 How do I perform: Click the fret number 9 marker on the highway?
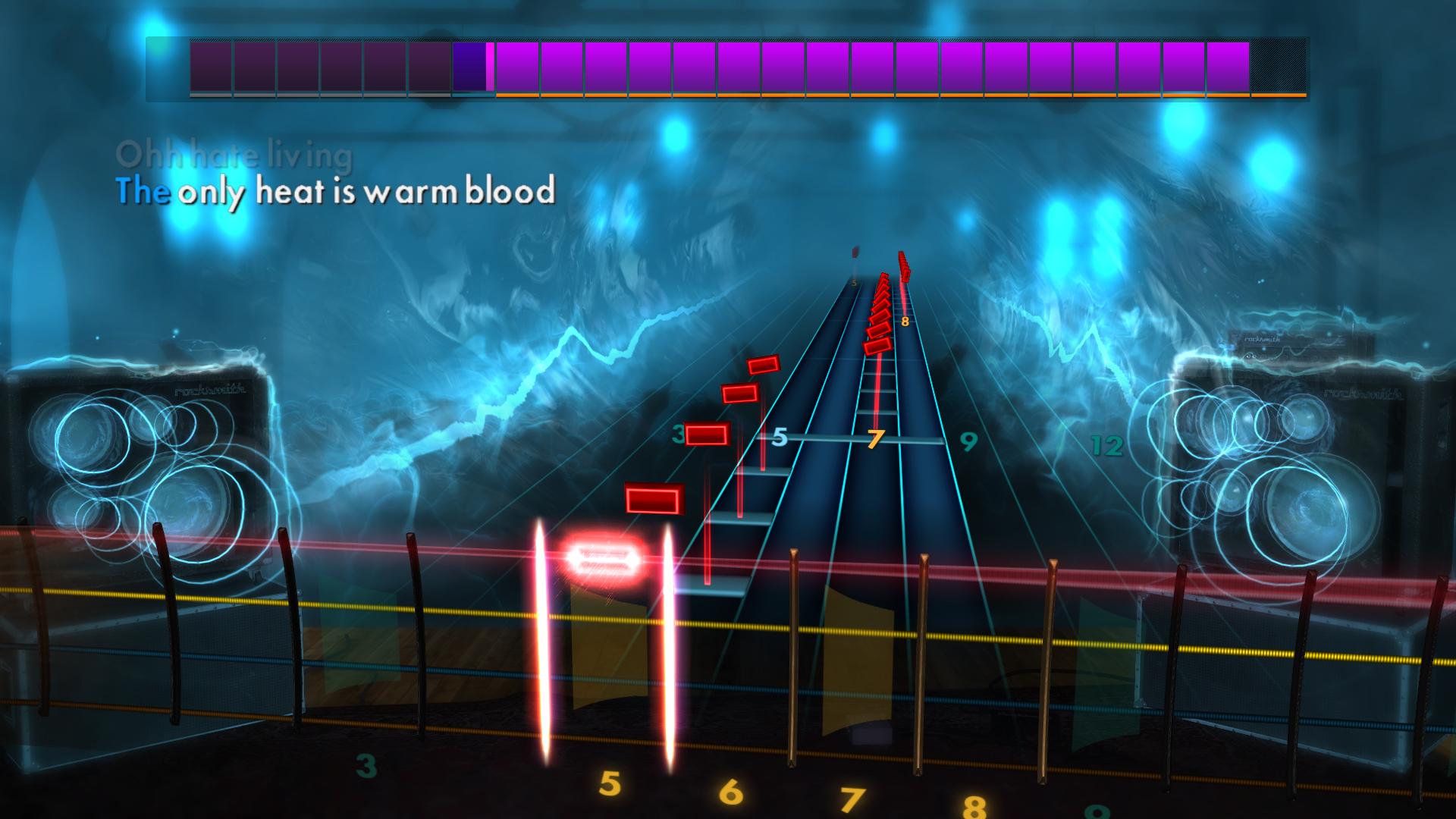(968, 441)
